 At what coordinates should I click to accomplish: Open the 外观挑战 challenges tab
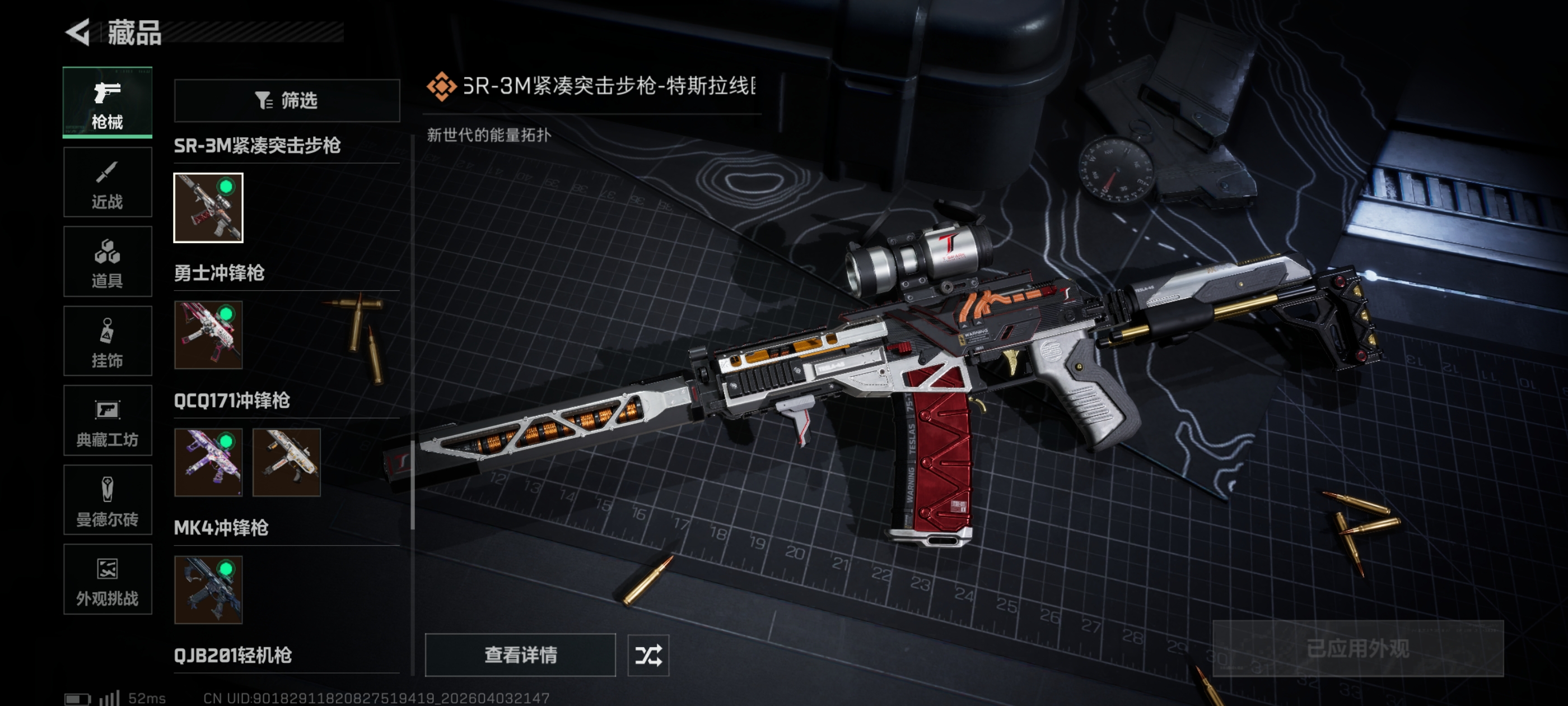click(107, 579)
